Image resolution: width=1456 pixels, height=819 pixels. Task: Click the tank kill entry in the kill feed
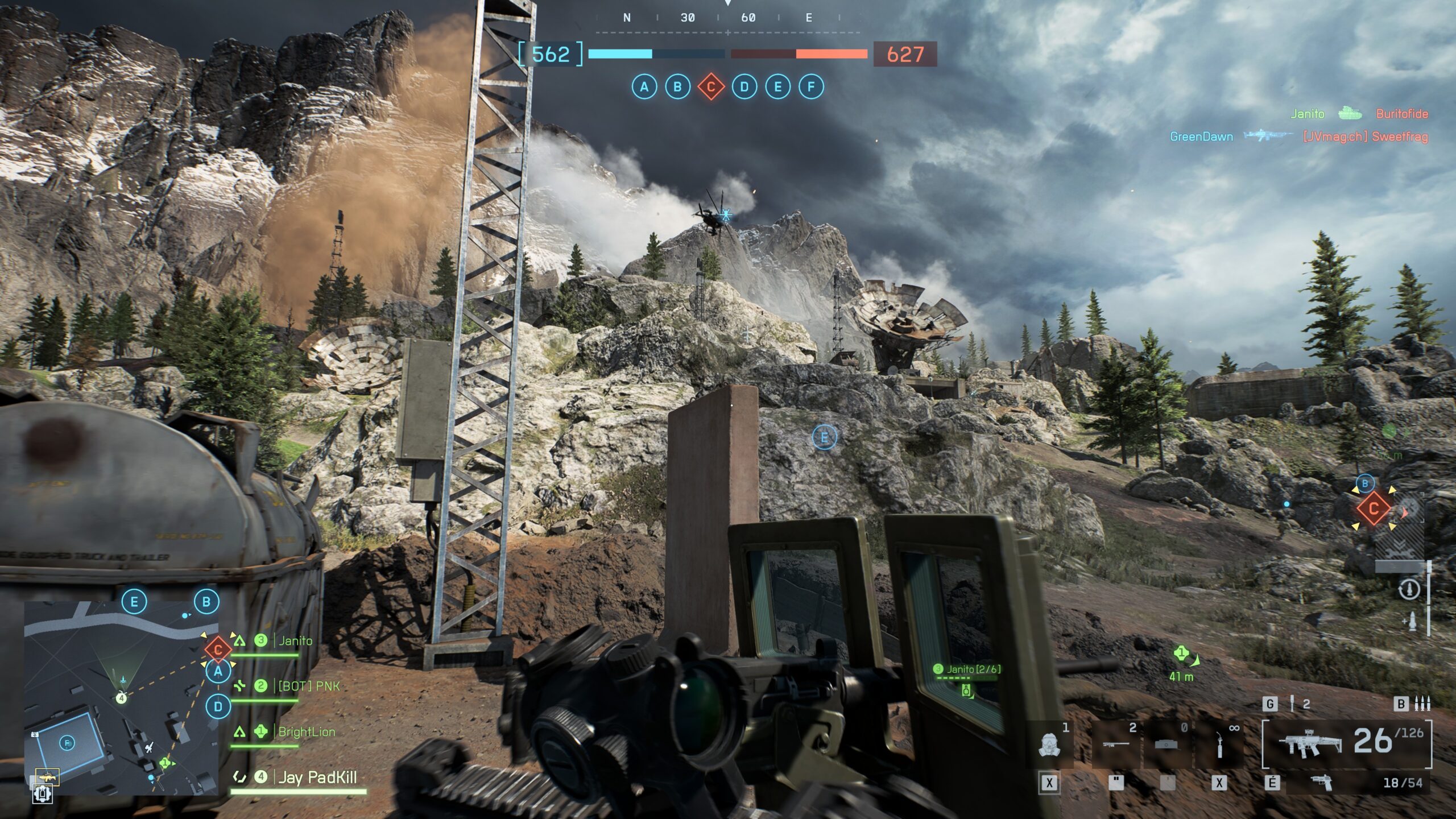[x=1349, y=114]
